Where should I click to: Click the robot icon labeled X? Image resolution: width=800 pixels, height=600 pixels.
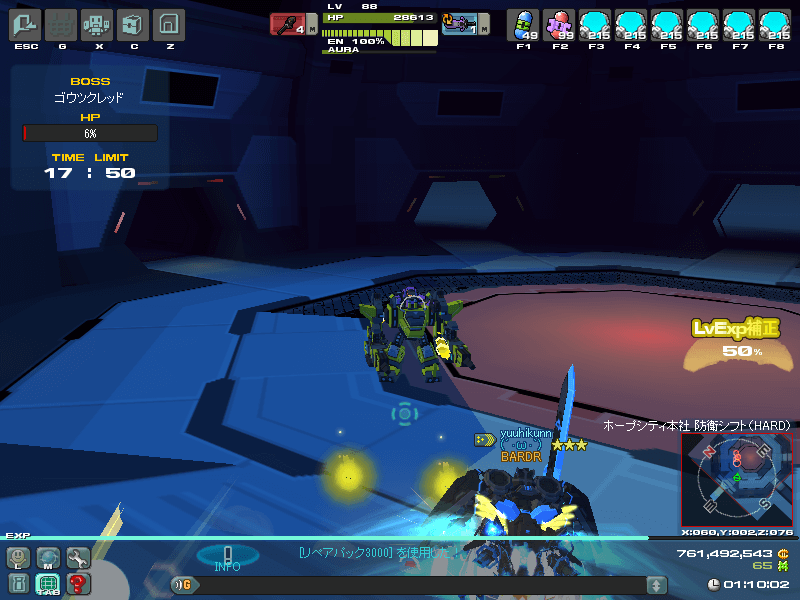click(97, 24)
